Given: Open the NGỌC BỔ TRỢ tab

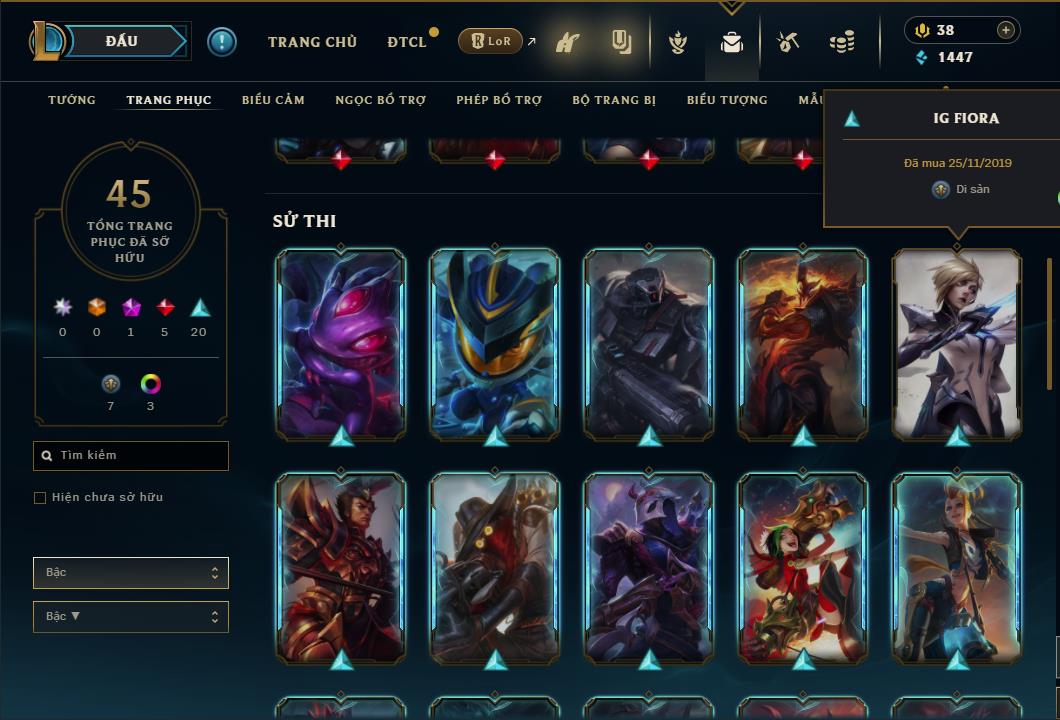Looking at the screenshot, I should 380,100.
